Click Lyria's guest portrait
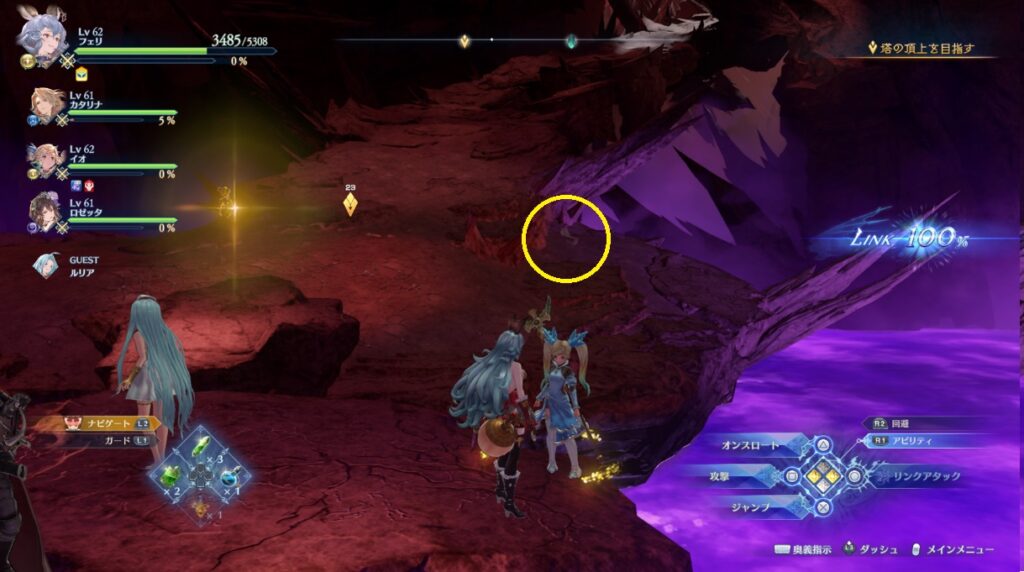This screenshot has width=1024, height=572. click(46, 264)
